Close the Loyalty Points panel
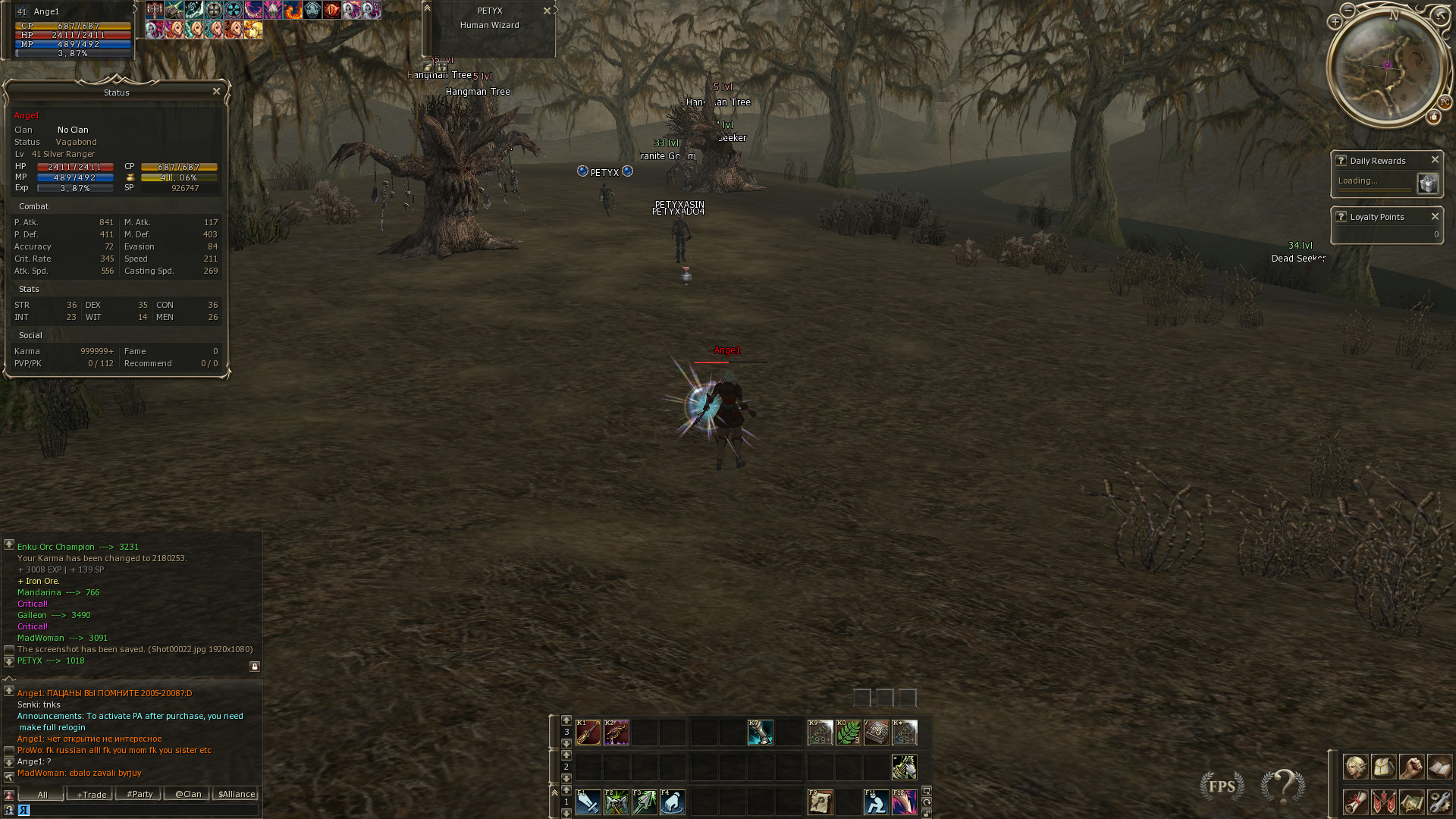This screenshot has width=1456, height=819. [1435, 217]
